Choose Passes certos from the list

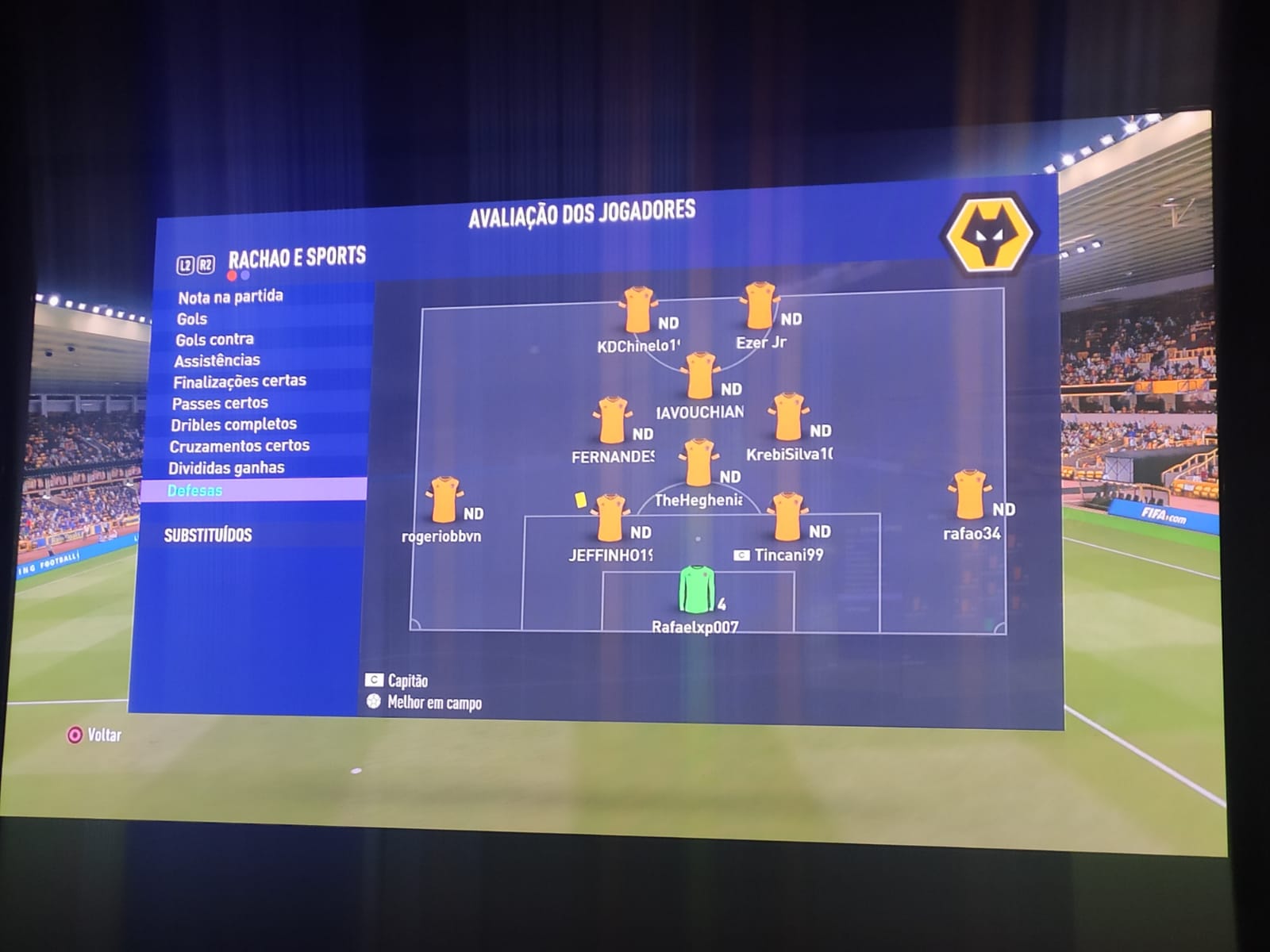220,403
